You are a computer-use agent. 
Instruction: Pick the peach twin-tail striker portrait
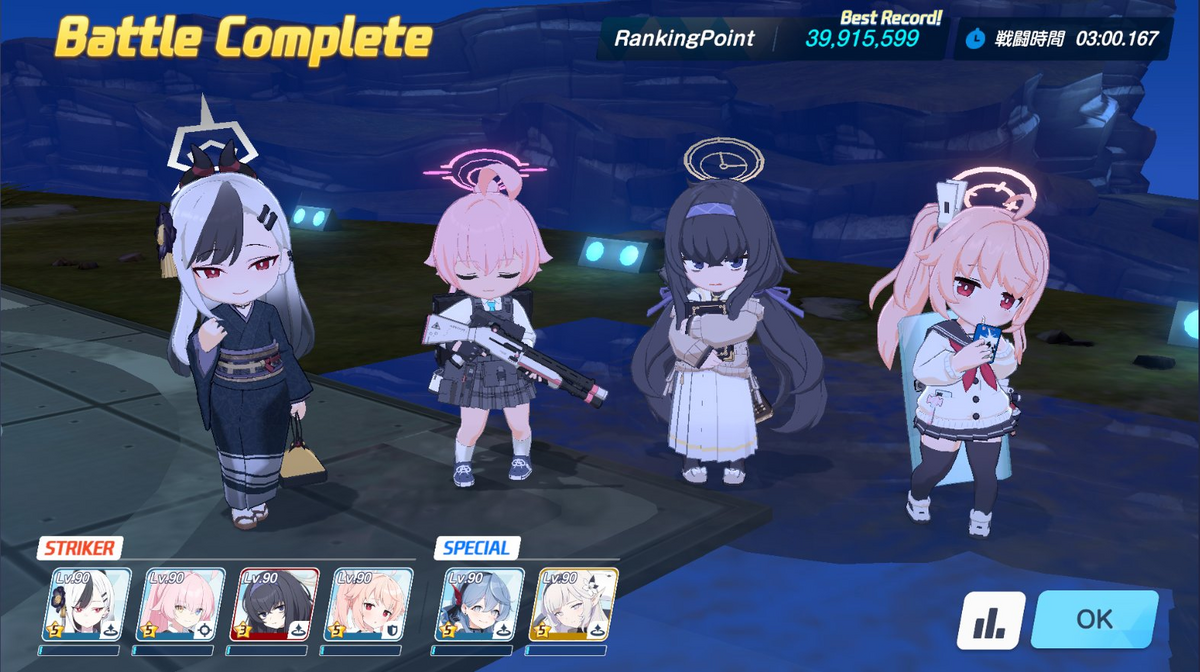pos(369,604)
